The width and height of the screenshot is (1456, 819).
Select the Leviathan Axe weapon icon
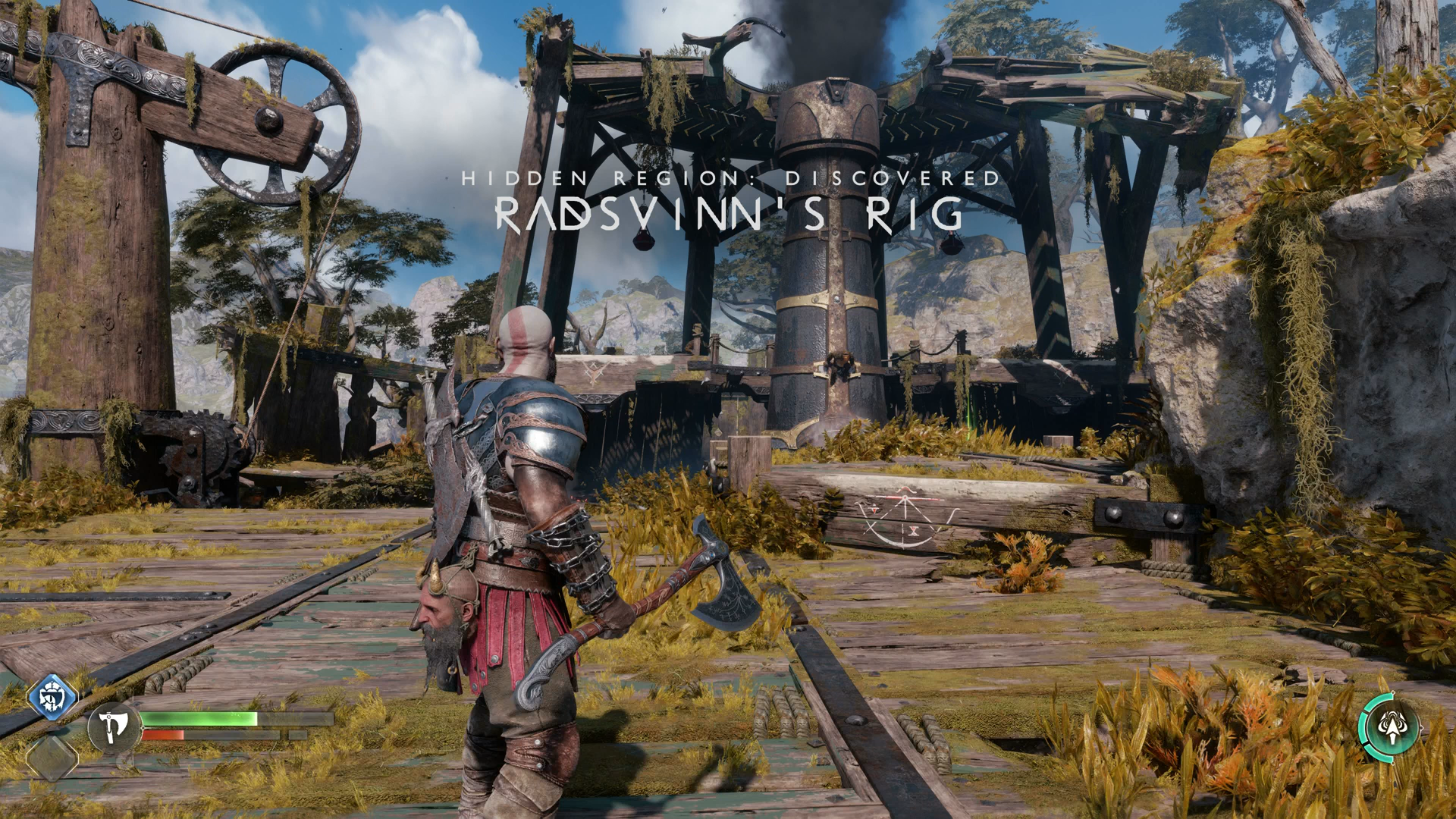[x=114, y=726]
